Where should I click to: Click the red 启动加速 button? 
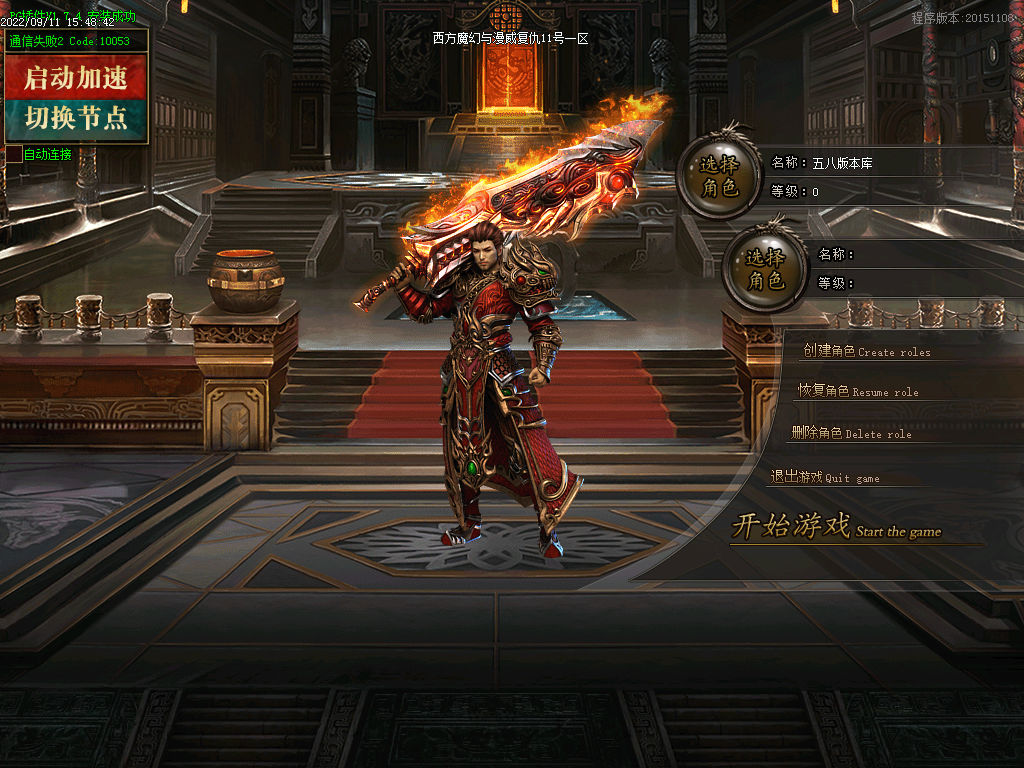click(76, 77)
